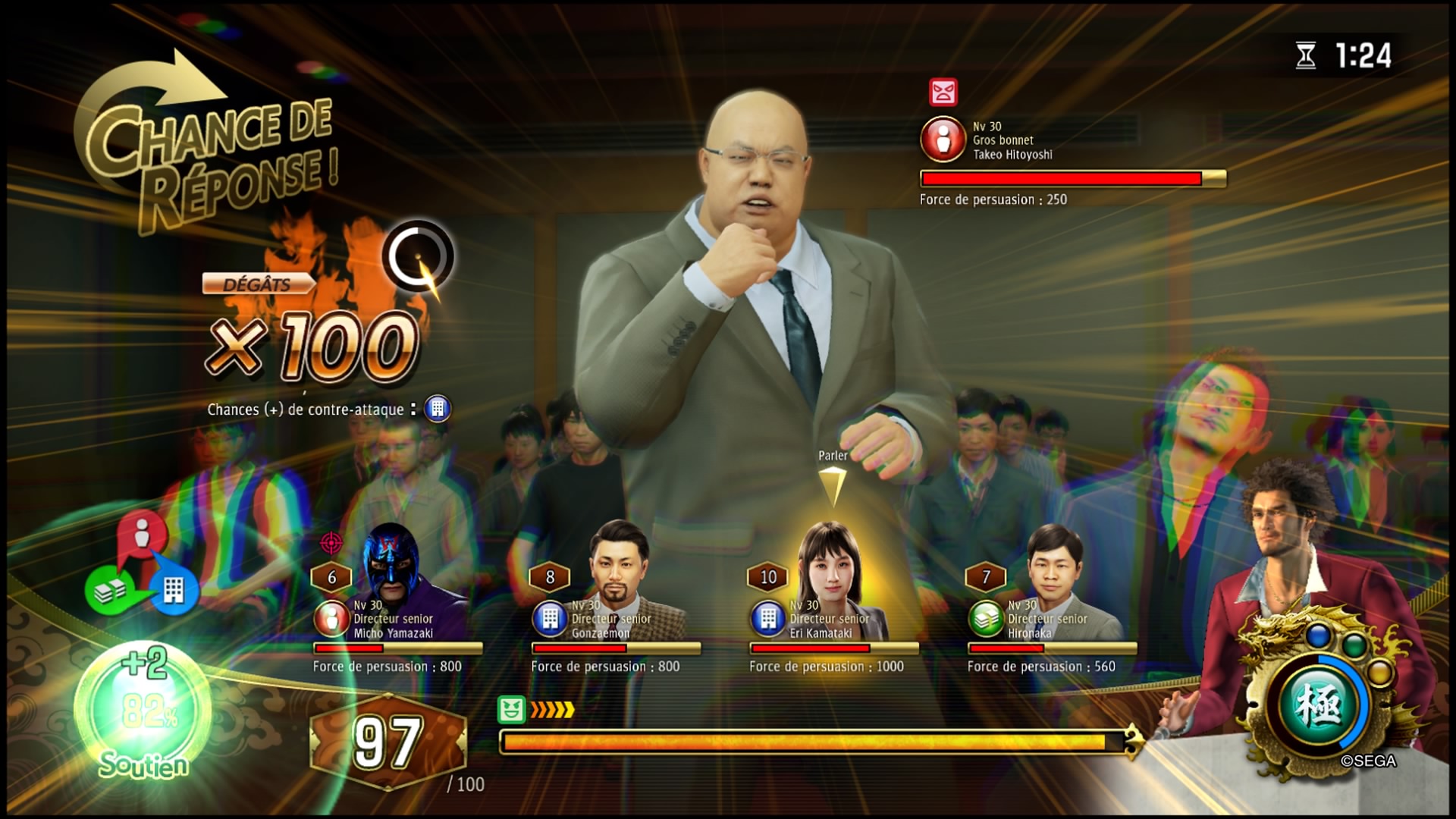The image size is (1456, 819).
Task: Select director Hironaka's portrait
Action: click(x=1054, y=565)
